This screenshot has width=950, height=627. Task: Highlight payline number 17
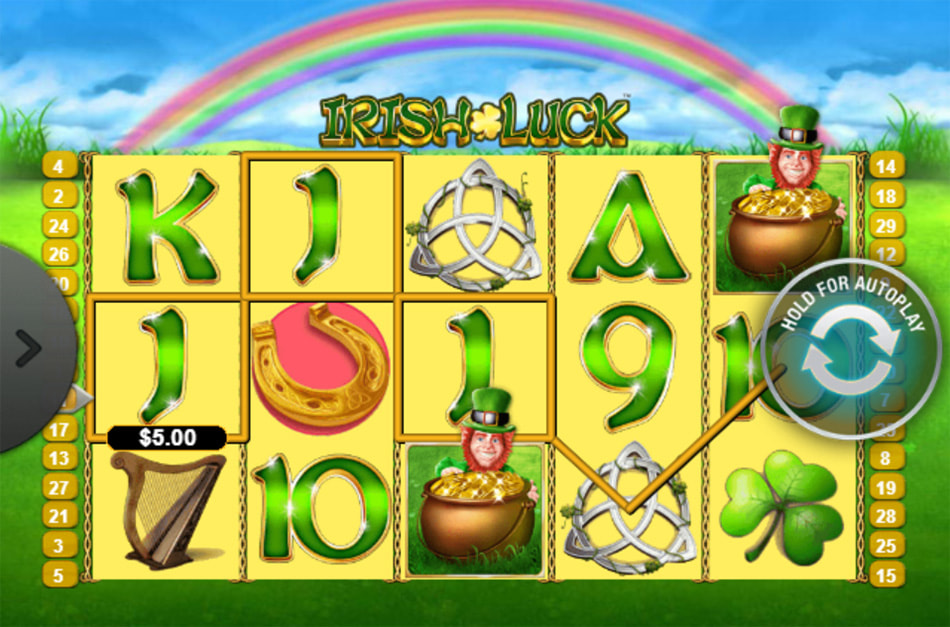[59, 429]
